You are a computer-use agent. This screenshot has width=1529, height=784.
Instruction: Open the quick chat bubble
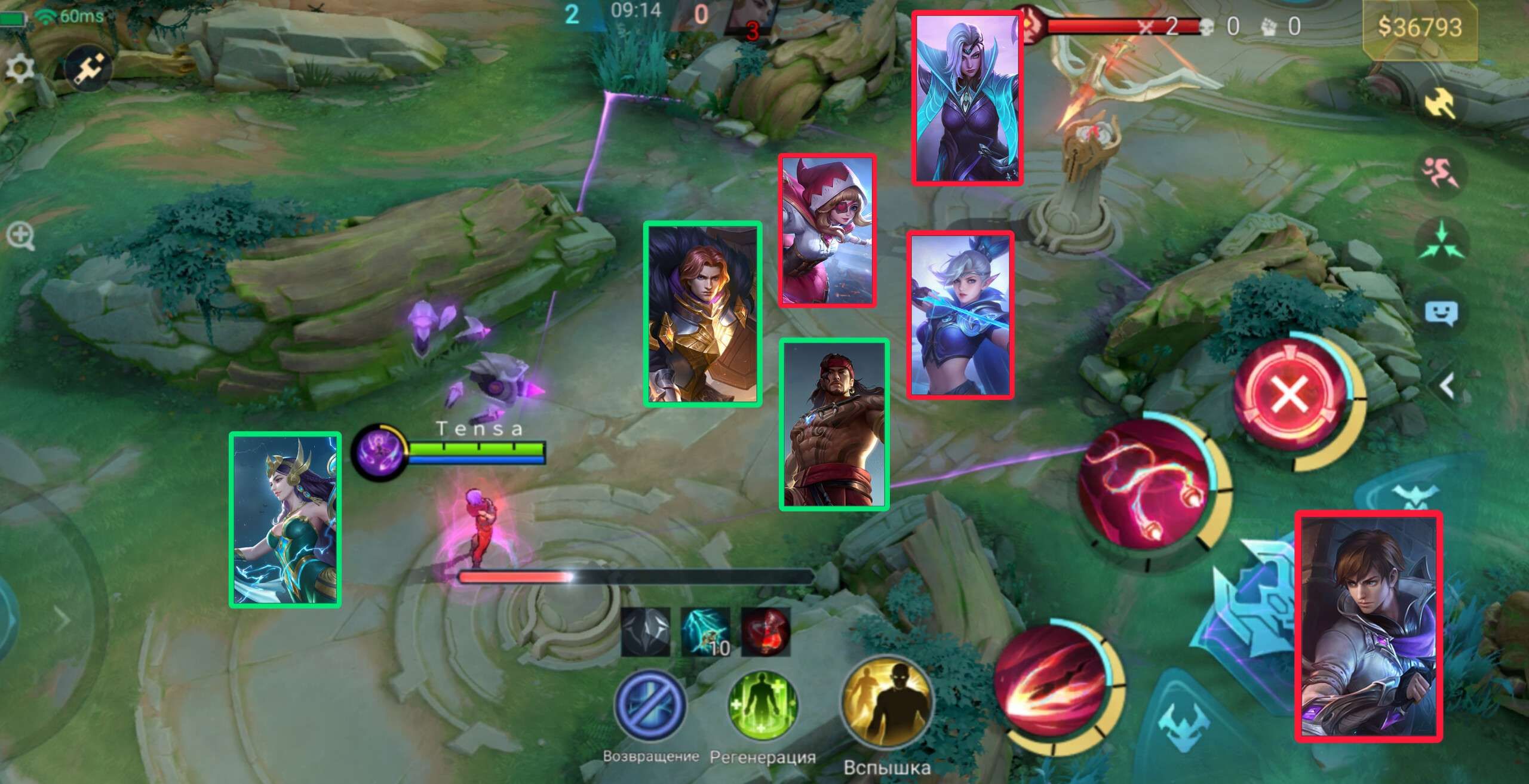point(1441,312)
